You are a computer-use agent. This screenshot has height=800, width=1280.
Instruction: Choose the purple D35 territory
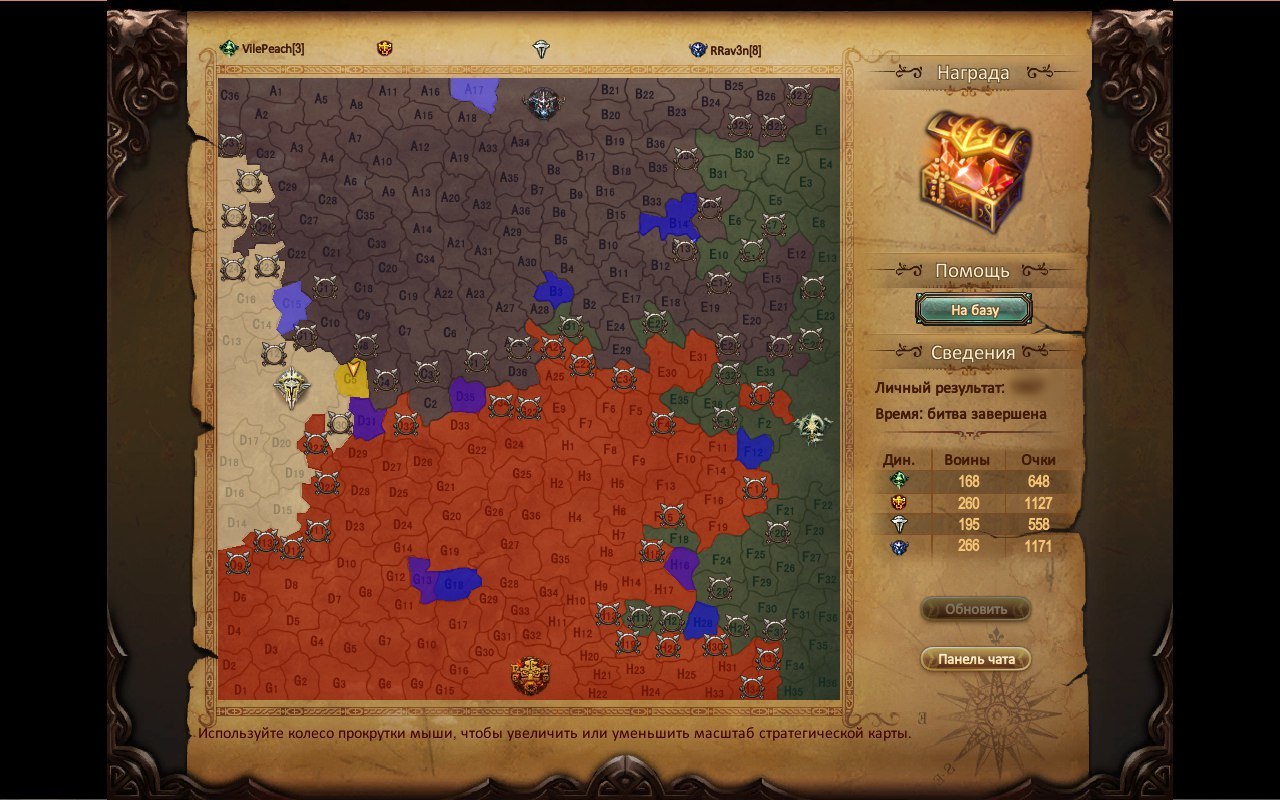point(466,395)
